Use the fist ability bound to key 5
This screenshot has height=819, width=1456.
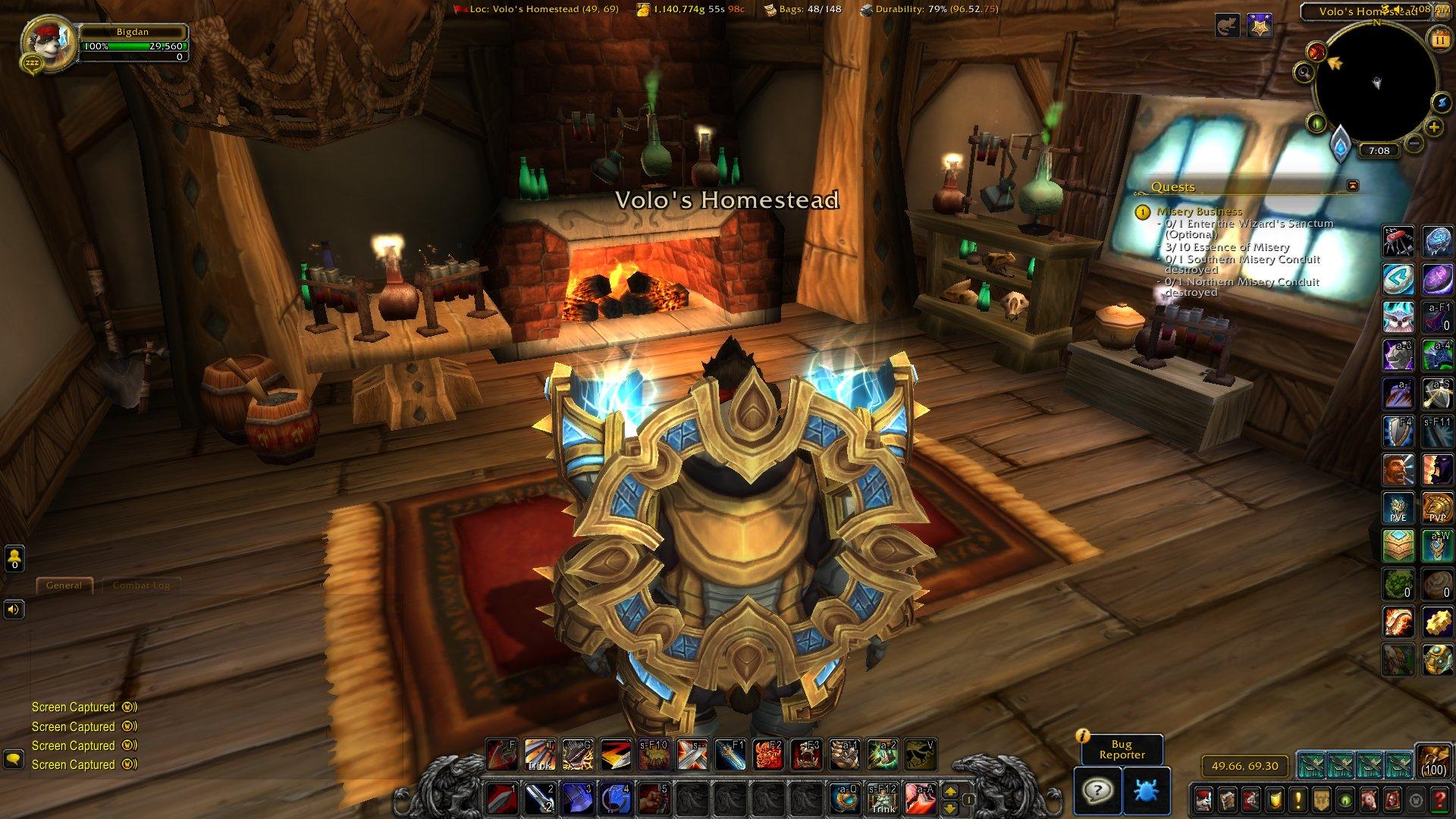pyautogui.click(x=653, y=799)
